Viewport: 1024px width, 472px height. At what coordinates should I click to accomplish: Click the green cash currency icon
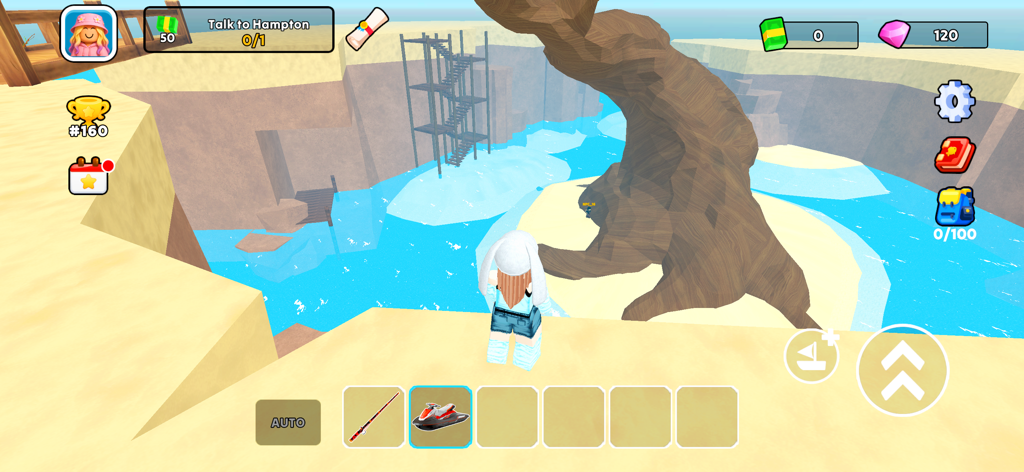click(x=774, y=35)
